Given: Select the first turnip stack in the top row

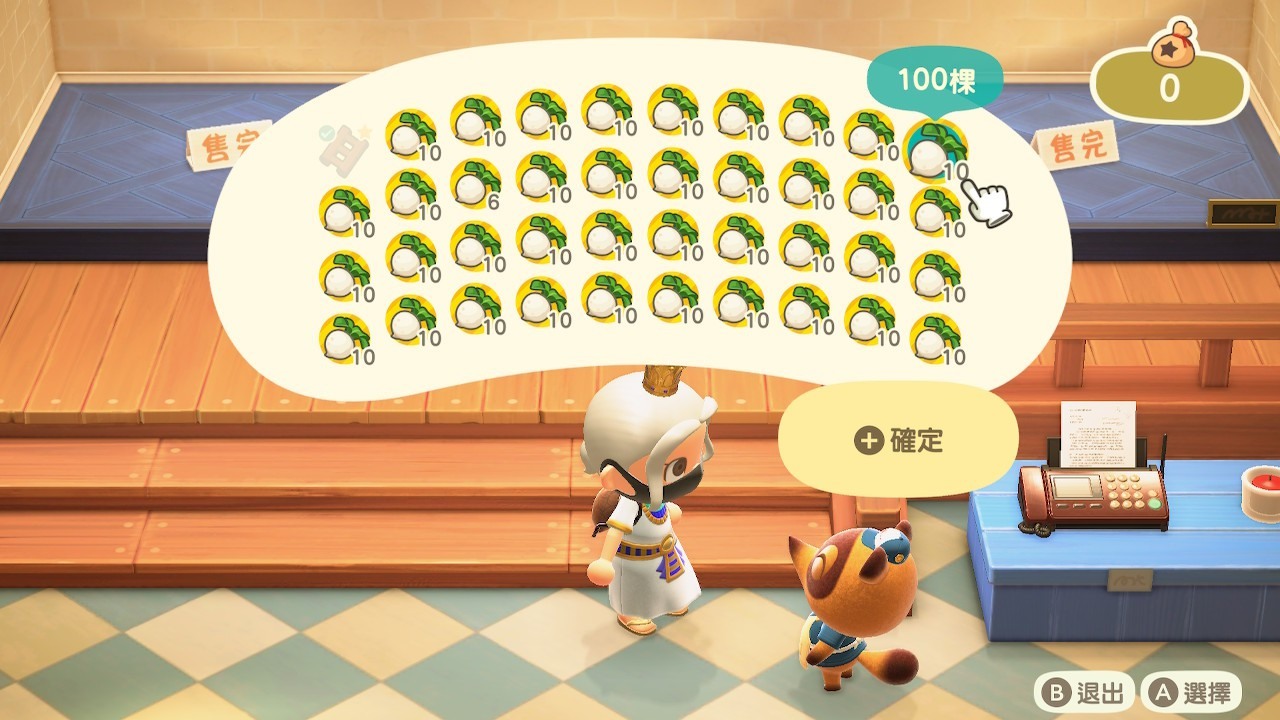Looking at the screenshot, I should point(408,133).
